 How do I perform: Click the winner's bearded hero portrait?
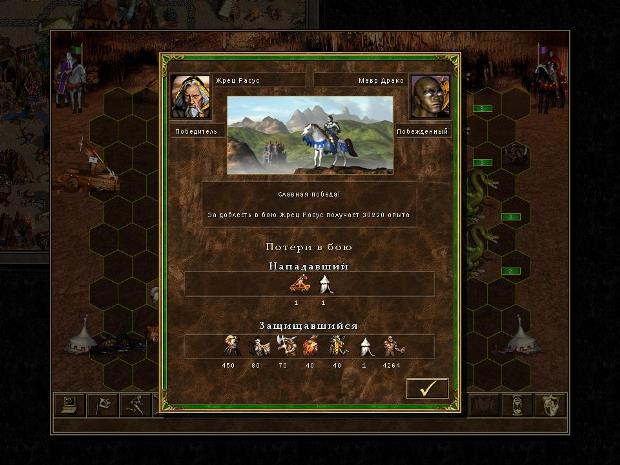(189, 97)
